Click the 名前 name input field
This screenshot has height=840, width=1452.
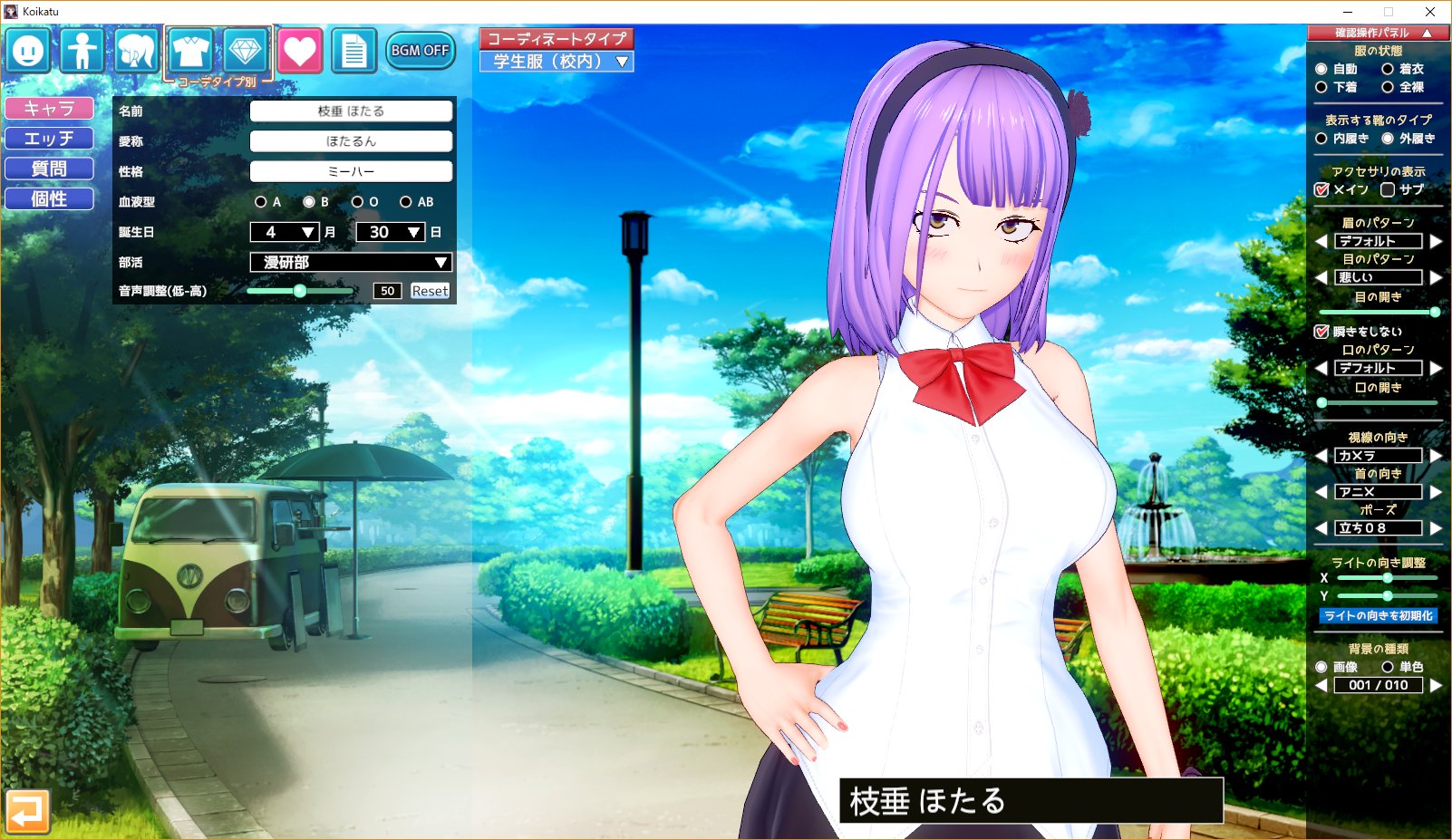coord(352,111)
